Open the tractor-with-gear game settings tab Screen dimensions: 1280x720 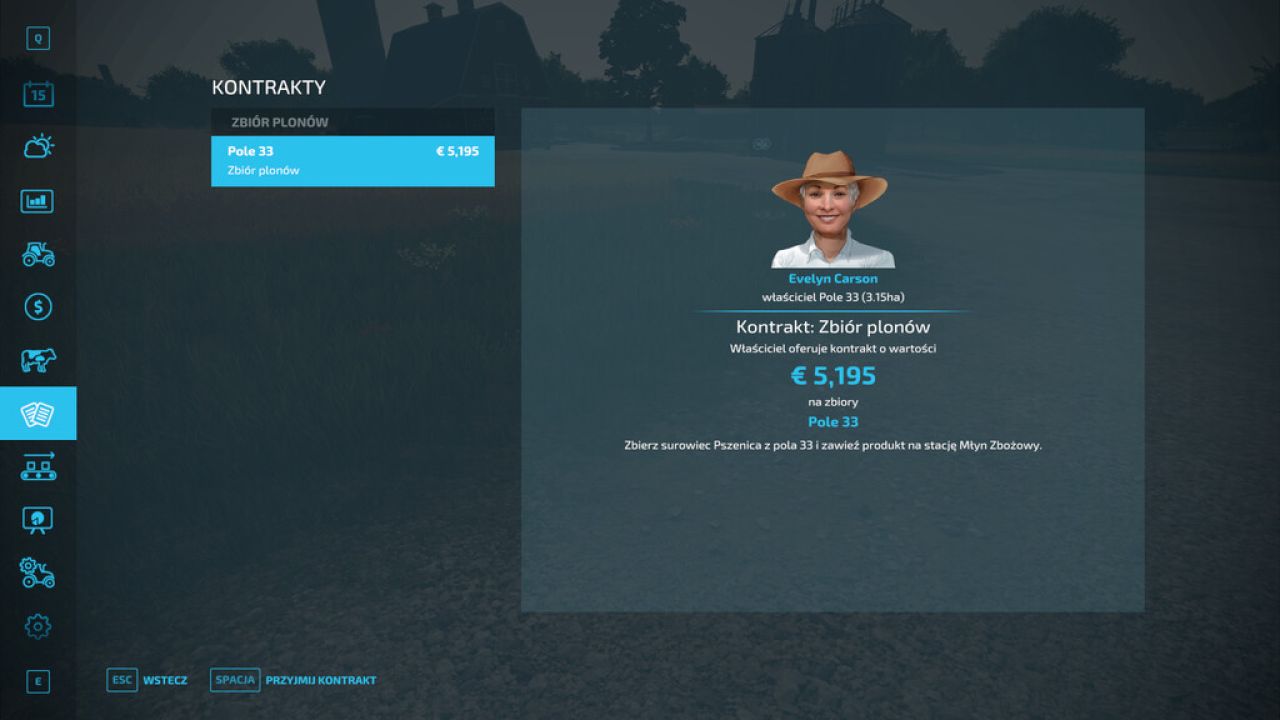[38, 573]
